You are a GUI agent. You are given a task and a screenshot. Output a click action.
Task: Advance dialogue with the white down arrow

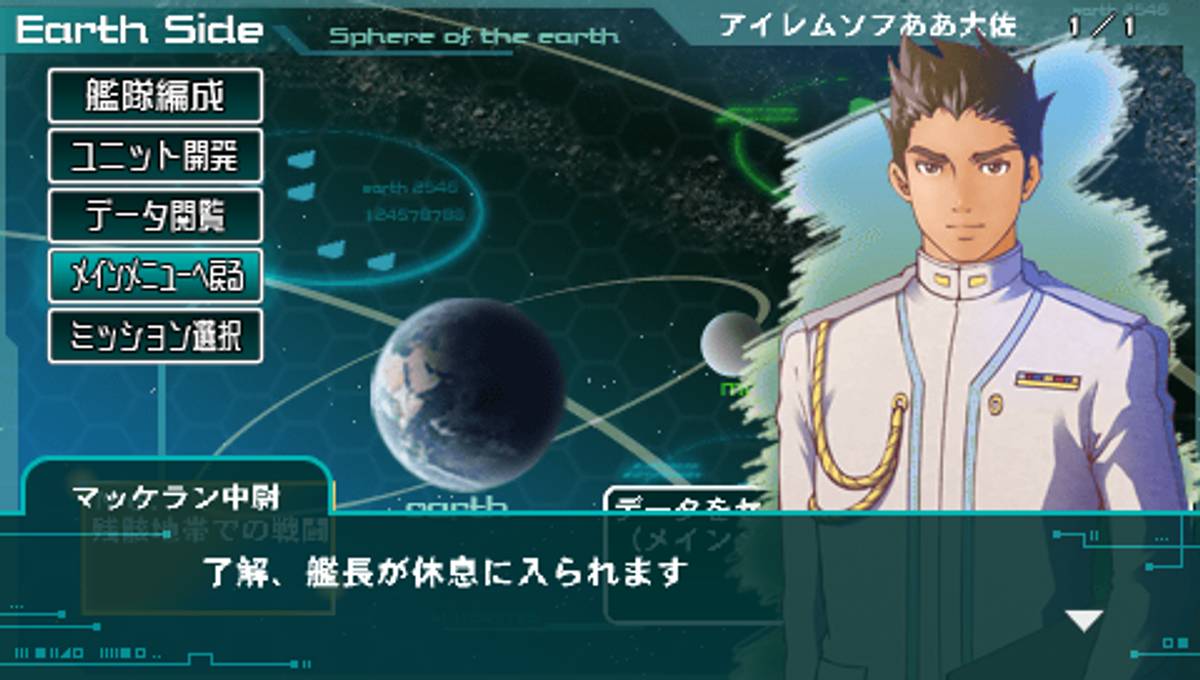click(x=1084, y=620)
